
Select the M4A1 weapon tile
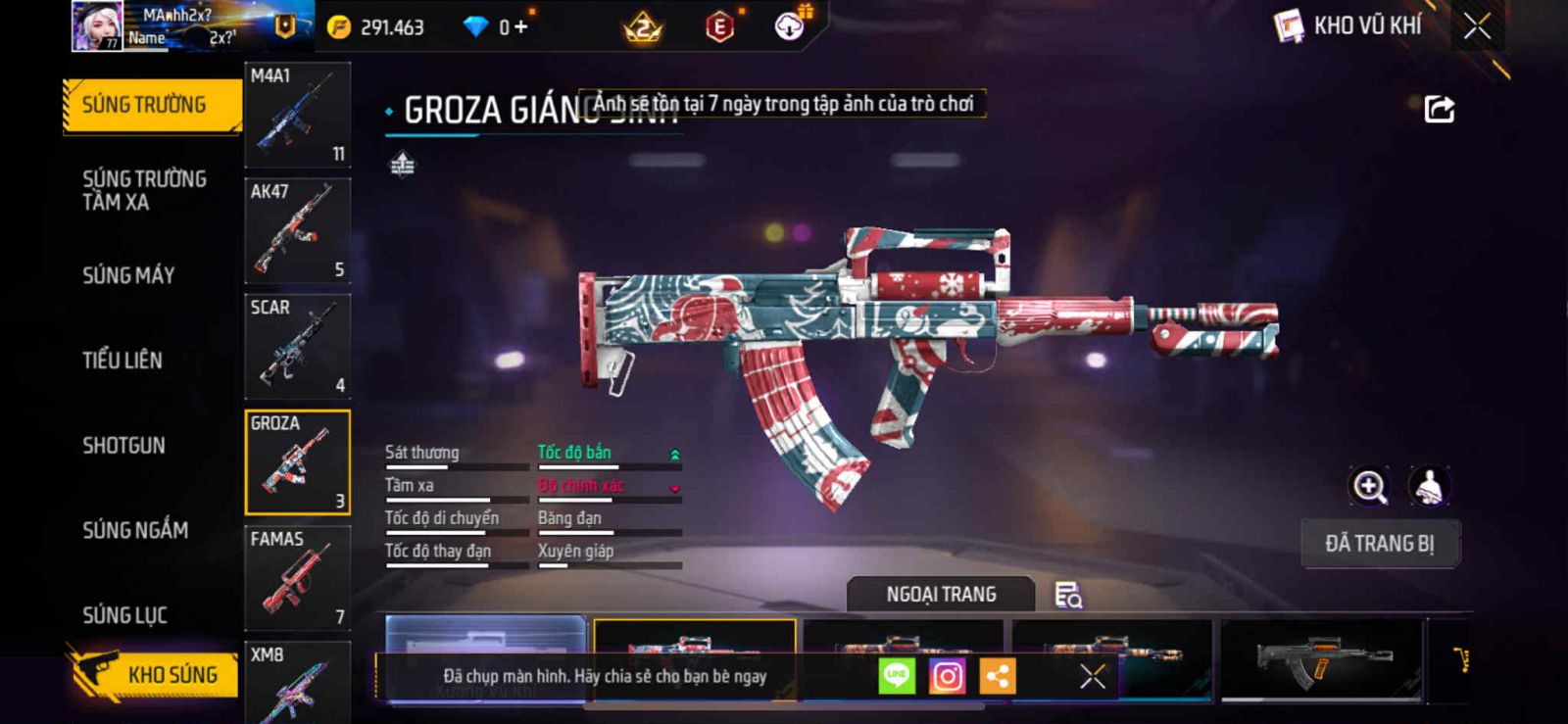(297, 116)
